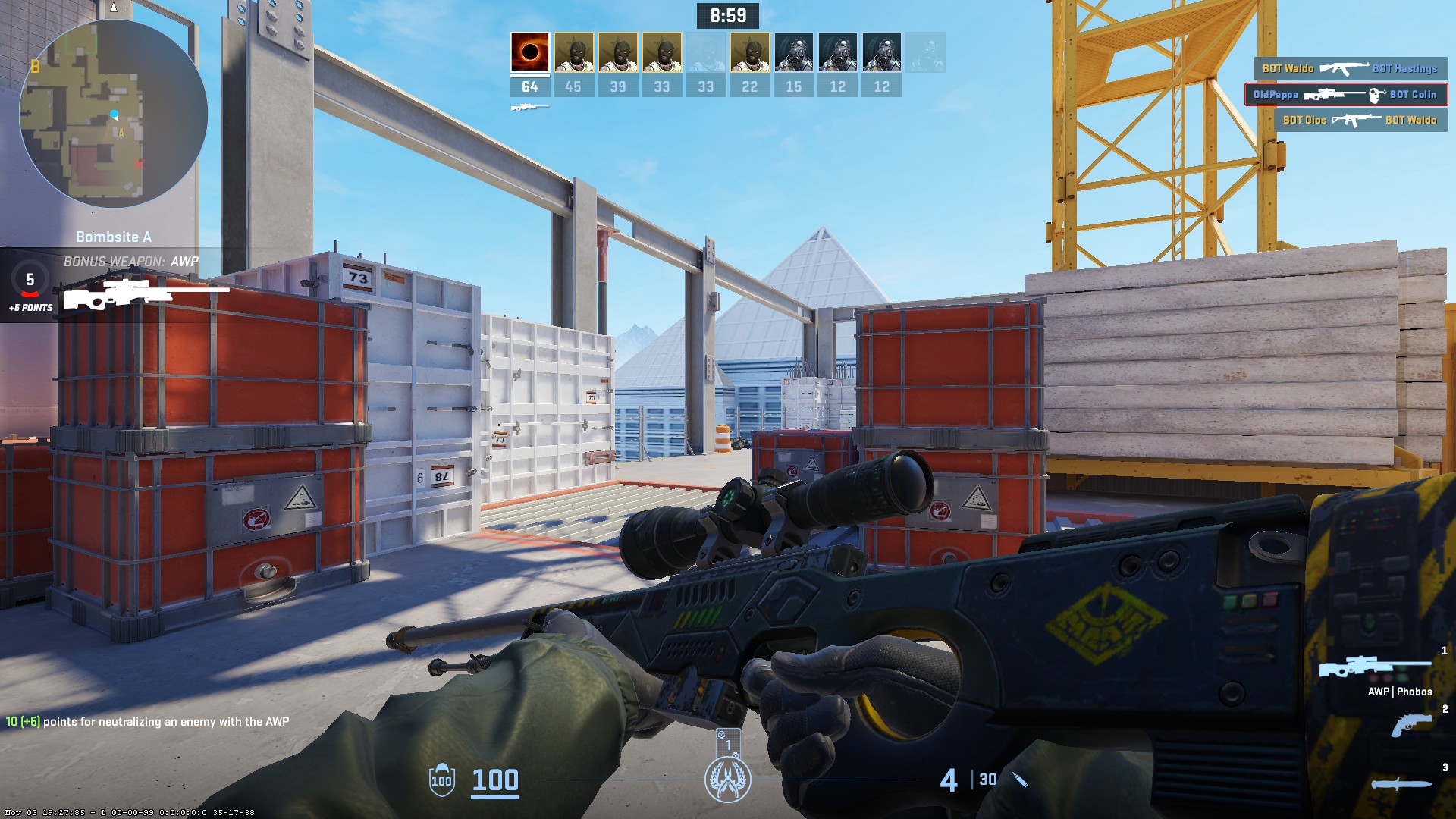Click the Counter-Terrorist team emblem
Screen dimensions: 1456x819
727,780
